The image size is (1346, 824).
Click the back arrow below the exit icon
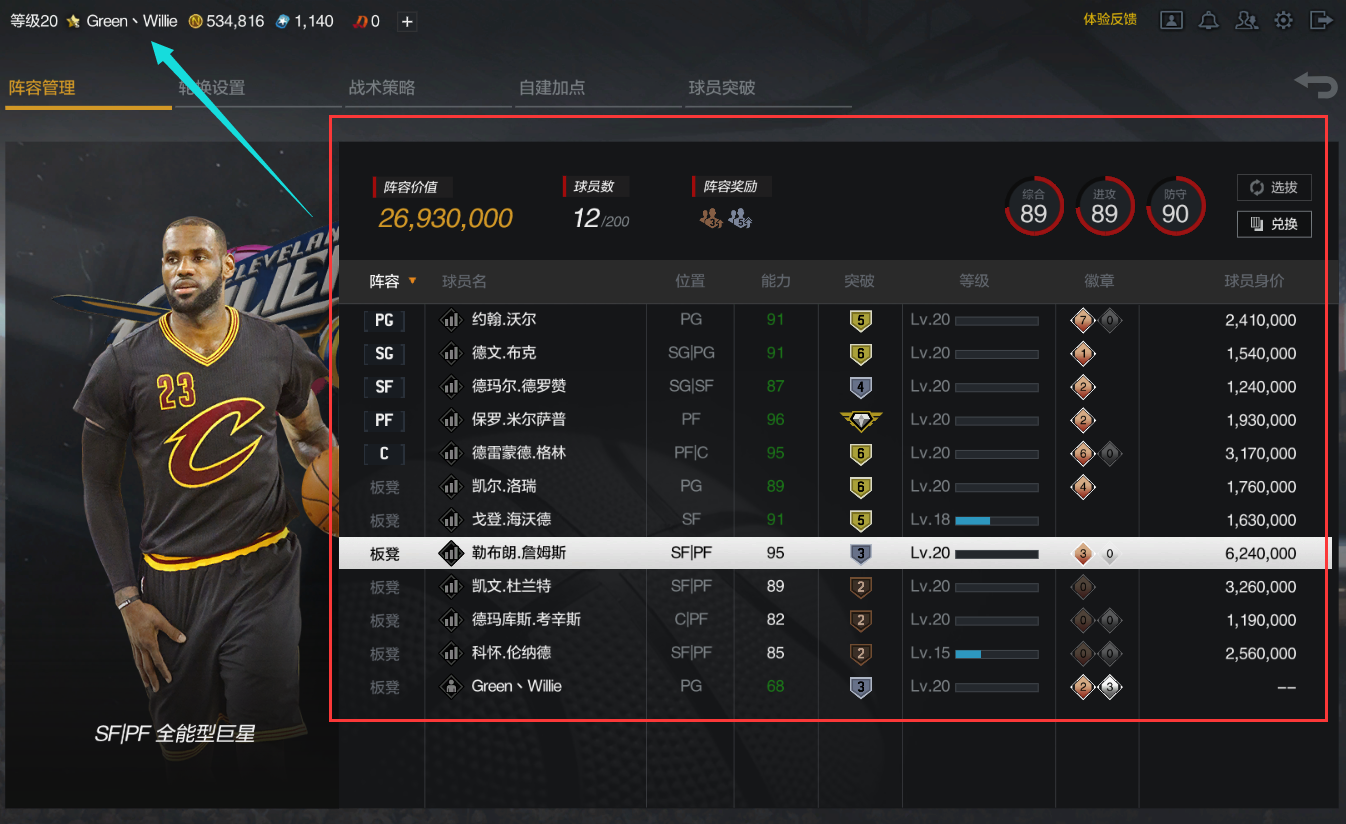pyautogui.click(x=1315, y=86)
